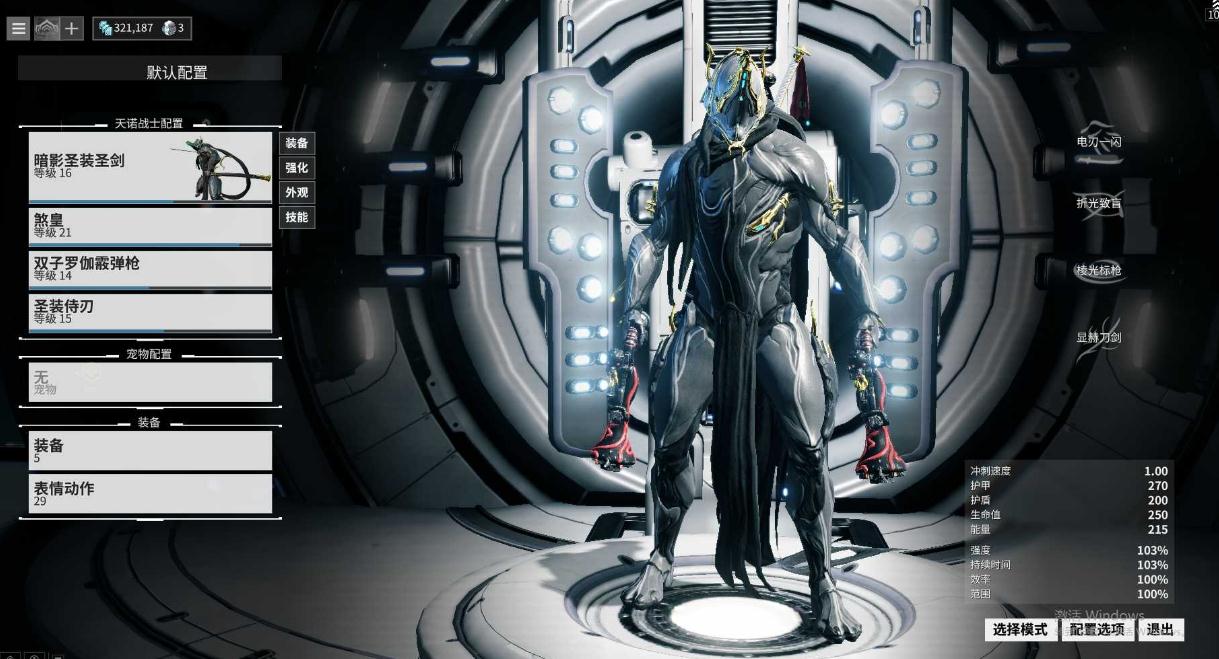Click the 装备 equip button
The height and width of the screenshot is (659, 1219).
(x=297, y=144)
